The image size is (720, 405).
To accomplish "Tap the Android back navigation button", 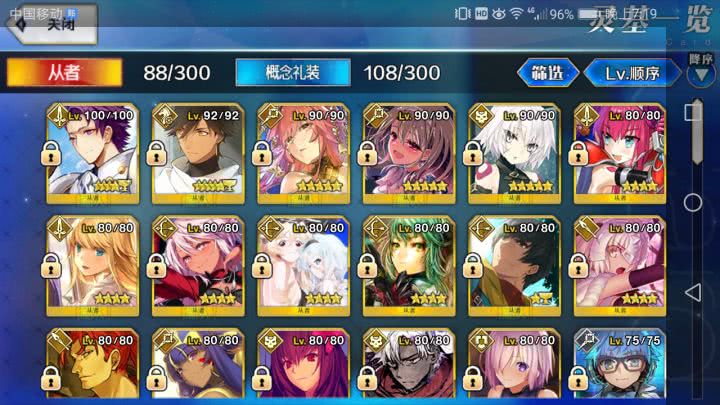I will coord(693,292).
